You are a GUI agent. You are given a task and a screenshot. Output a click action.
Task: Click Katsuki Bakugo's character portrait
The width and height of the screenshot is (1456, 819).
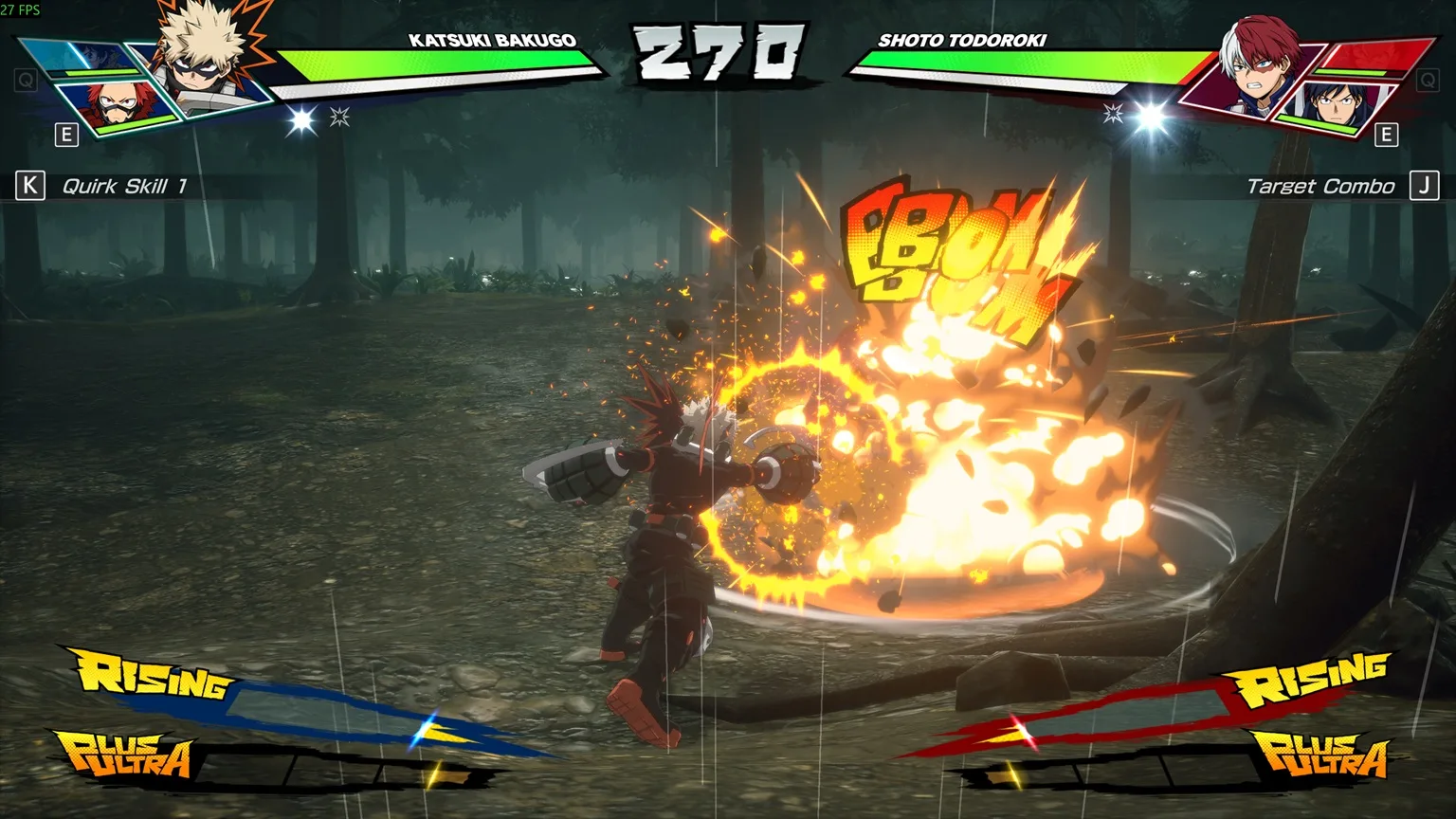(x=202, y=59)
